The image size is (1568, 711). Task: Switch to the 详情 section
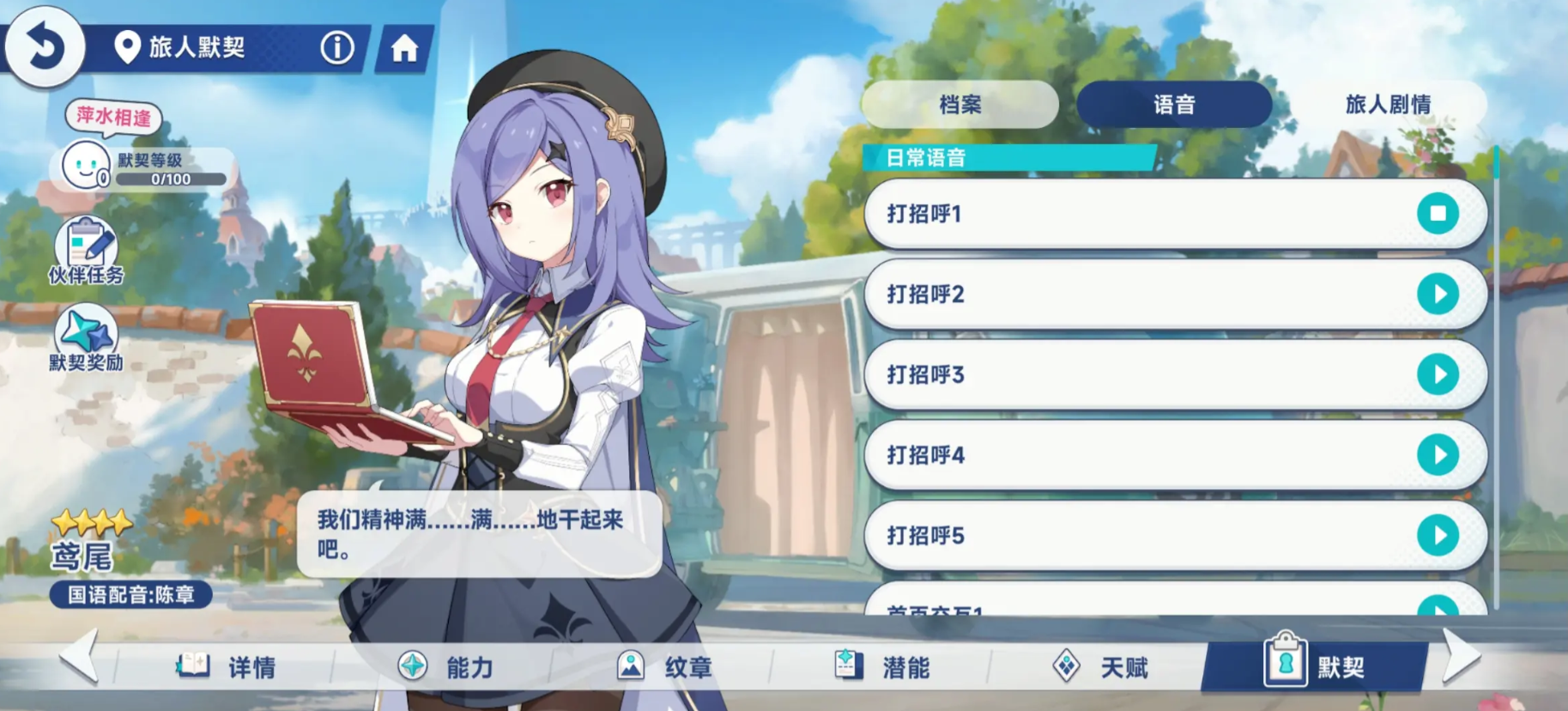[227, 666]
